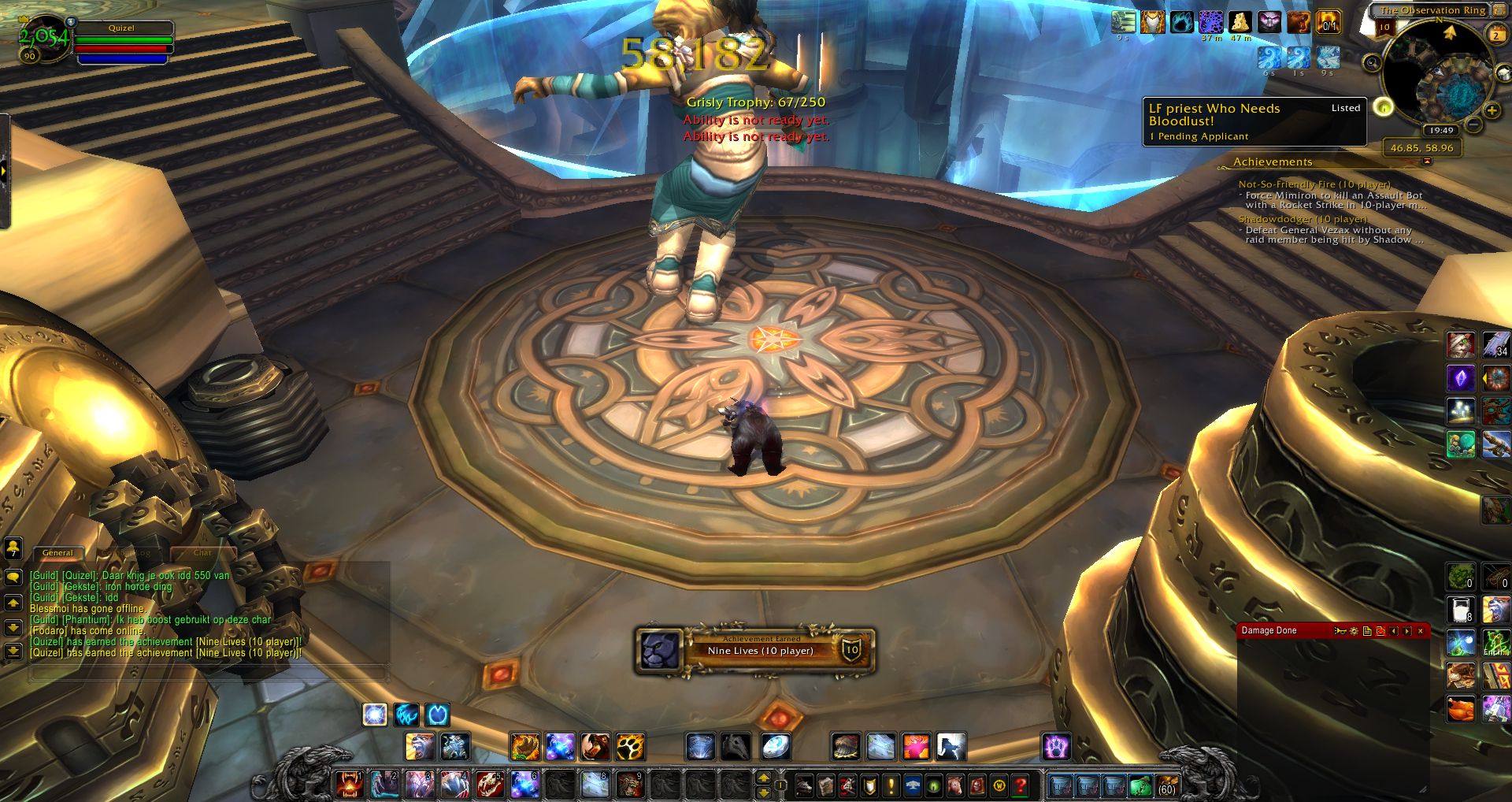Activate the skull bite ability in slot 5

point(488,784)
